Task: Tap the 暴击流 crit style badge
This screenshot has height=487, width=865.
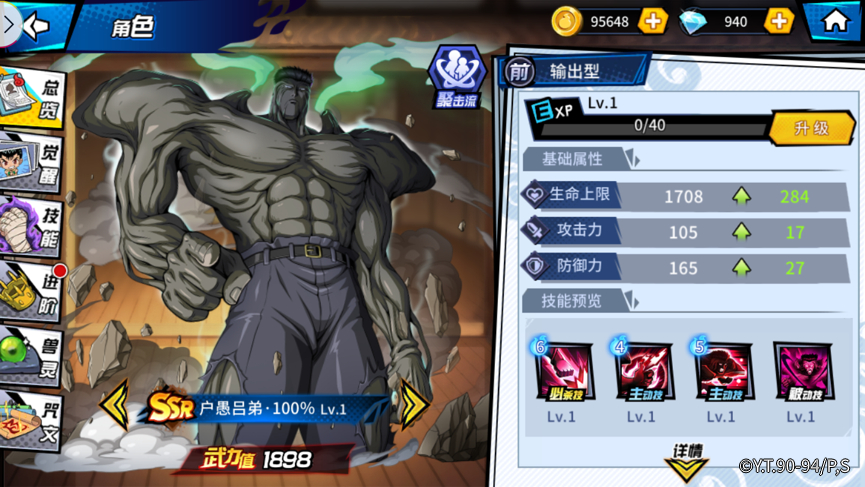Action: point(456,78)
